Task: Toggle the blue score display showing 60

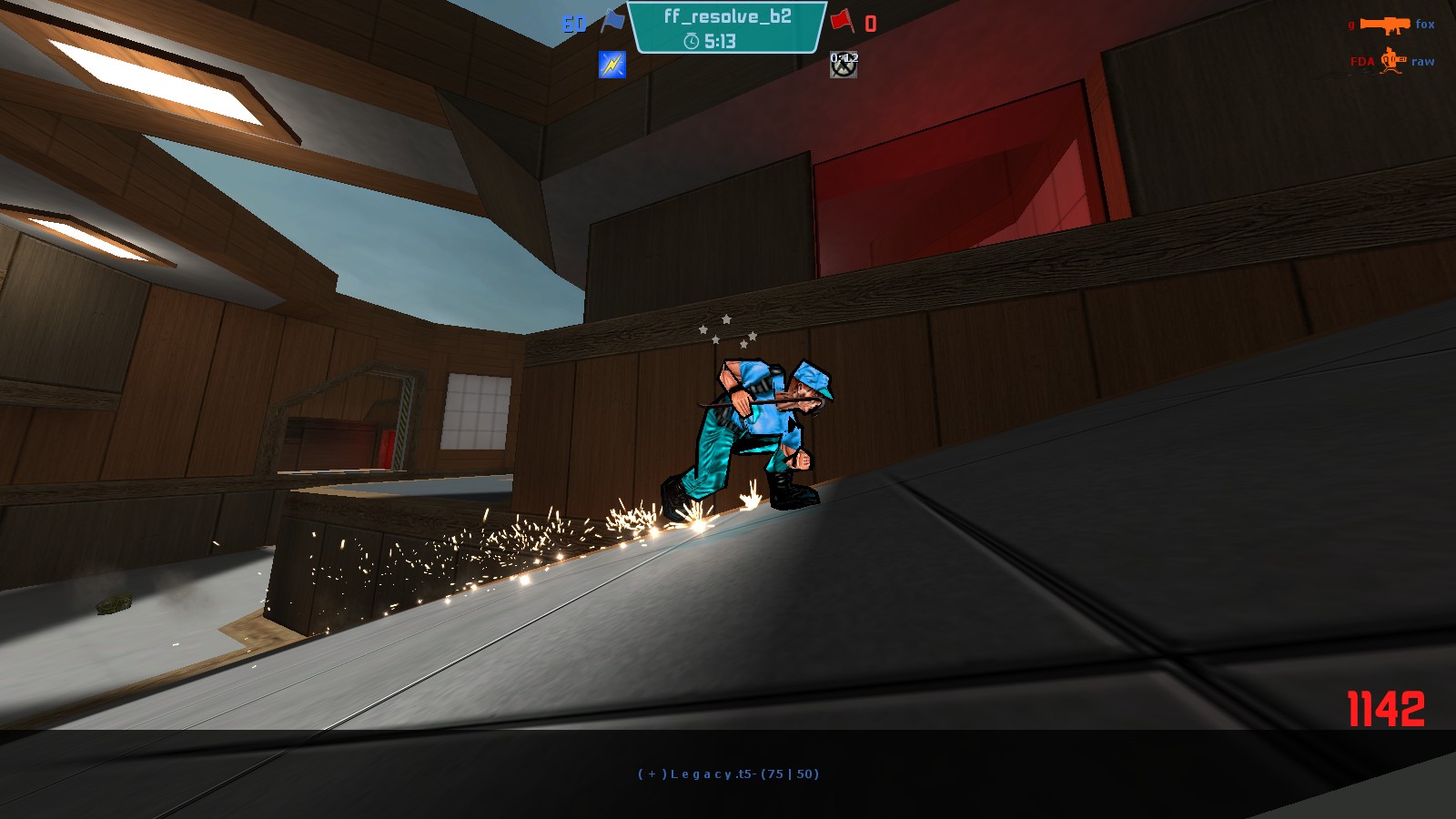Action: (572, 23)
